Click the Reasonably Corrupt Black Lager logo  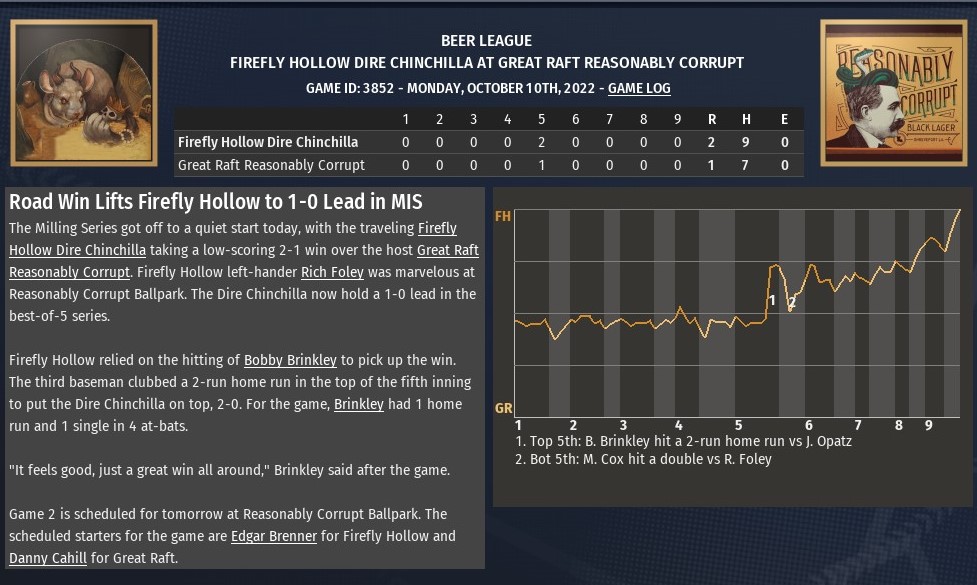click(892, 93)
